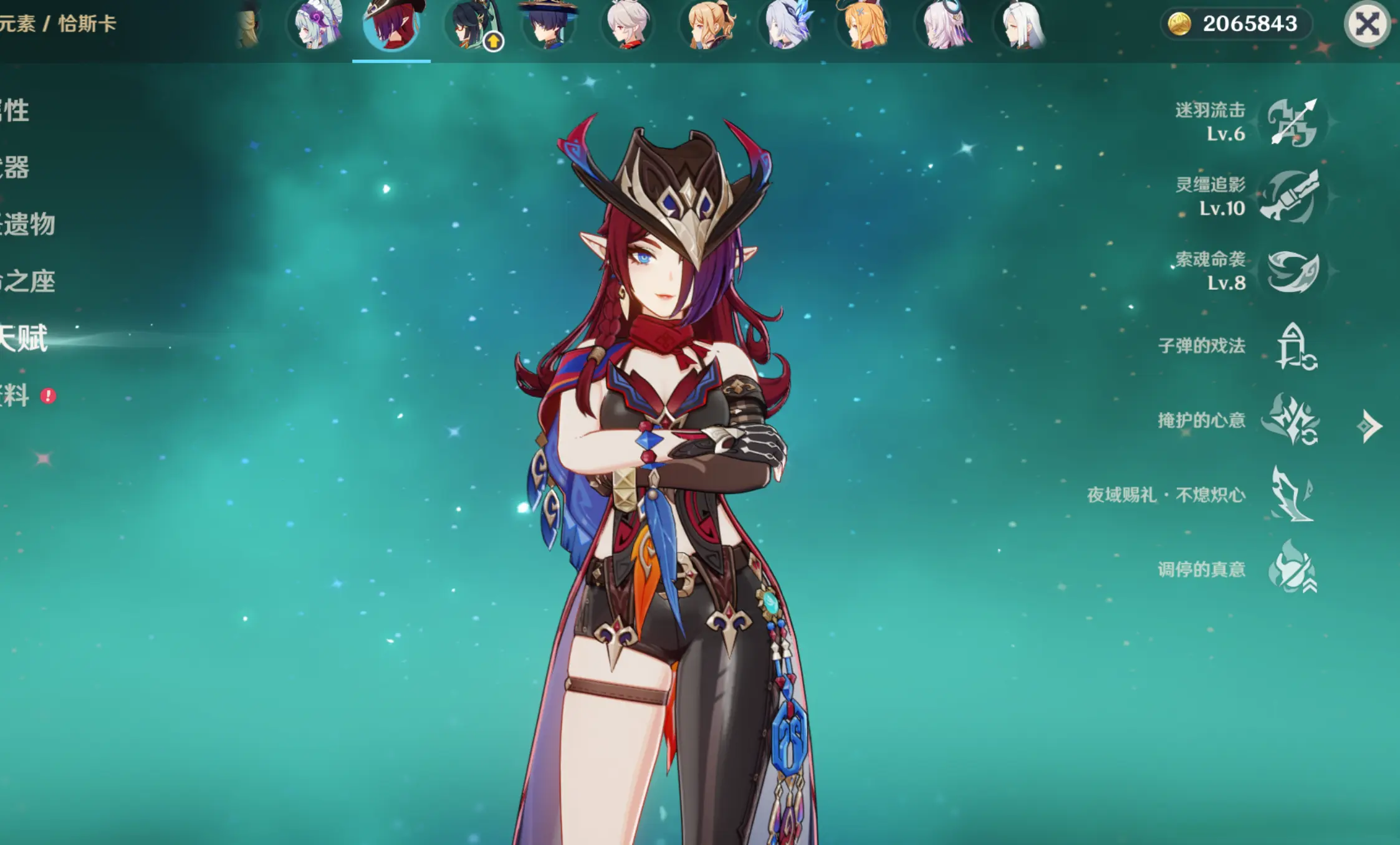Open the 圣遗物 artifacts menu entry
1400x845 pixels.
click(x=27, y=224)
